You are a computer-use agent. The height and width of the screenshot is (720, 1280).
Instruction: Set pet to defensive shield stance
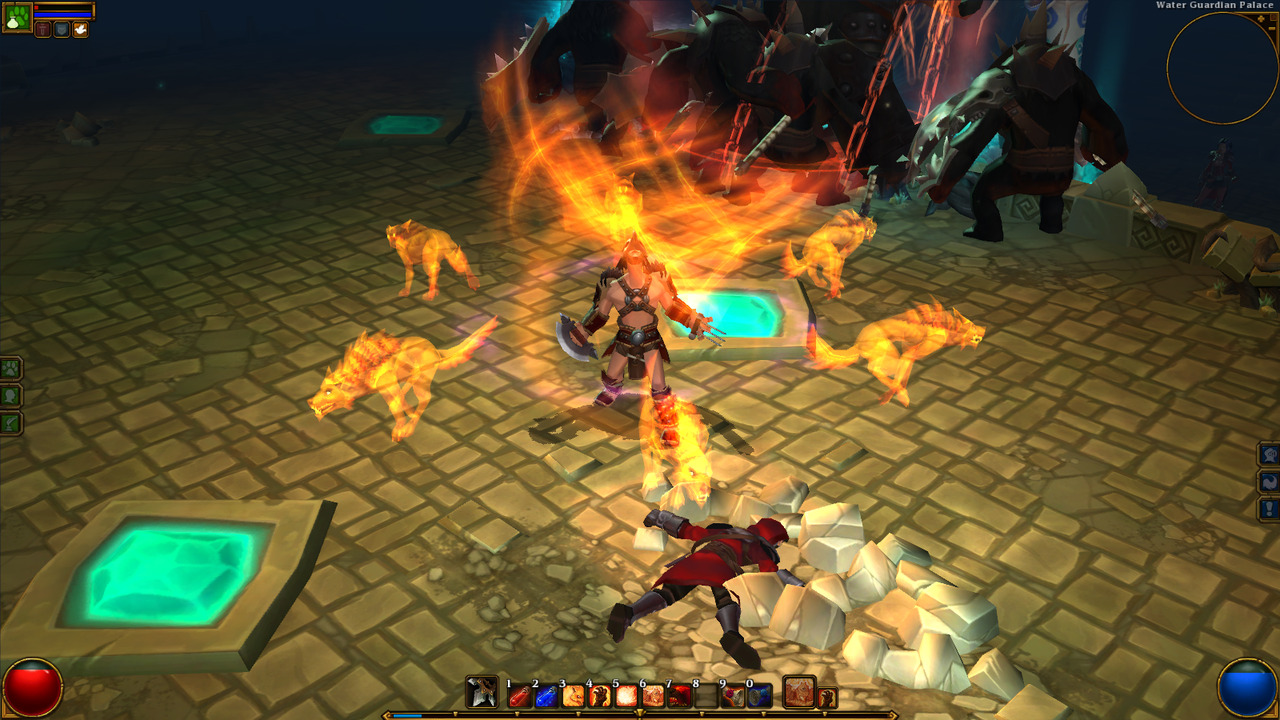click(x=61, y=30)
